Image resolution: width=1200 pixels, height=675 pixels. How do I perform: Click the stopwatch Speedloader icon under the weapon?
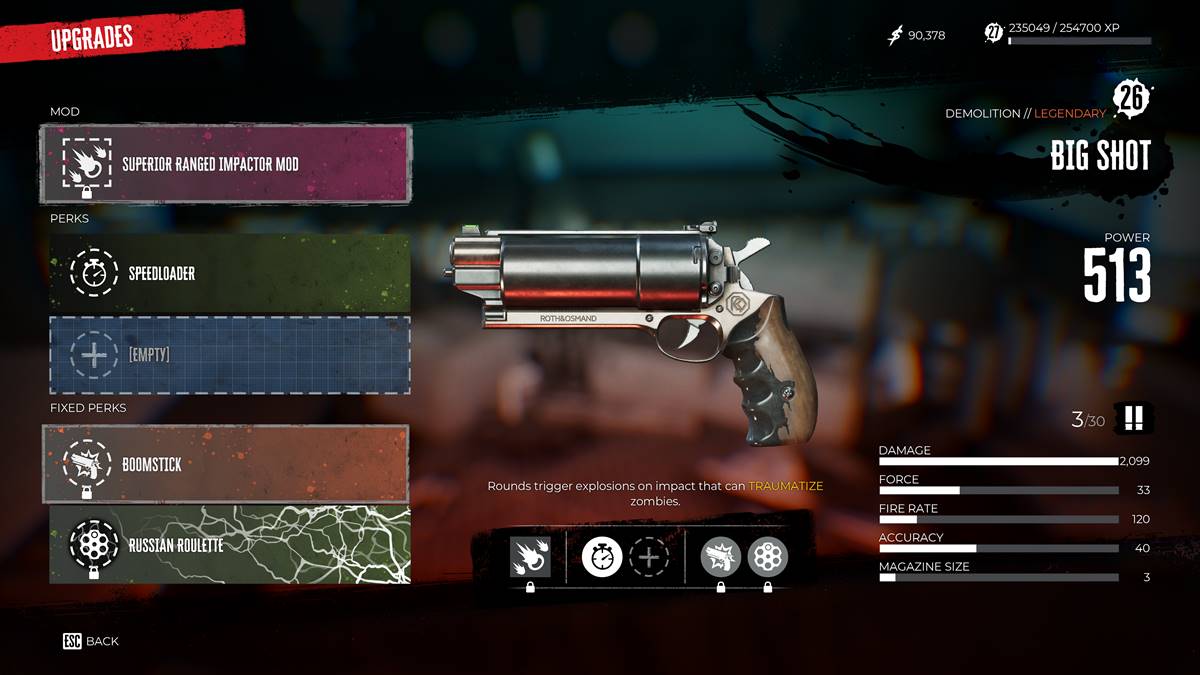point(602,557)
